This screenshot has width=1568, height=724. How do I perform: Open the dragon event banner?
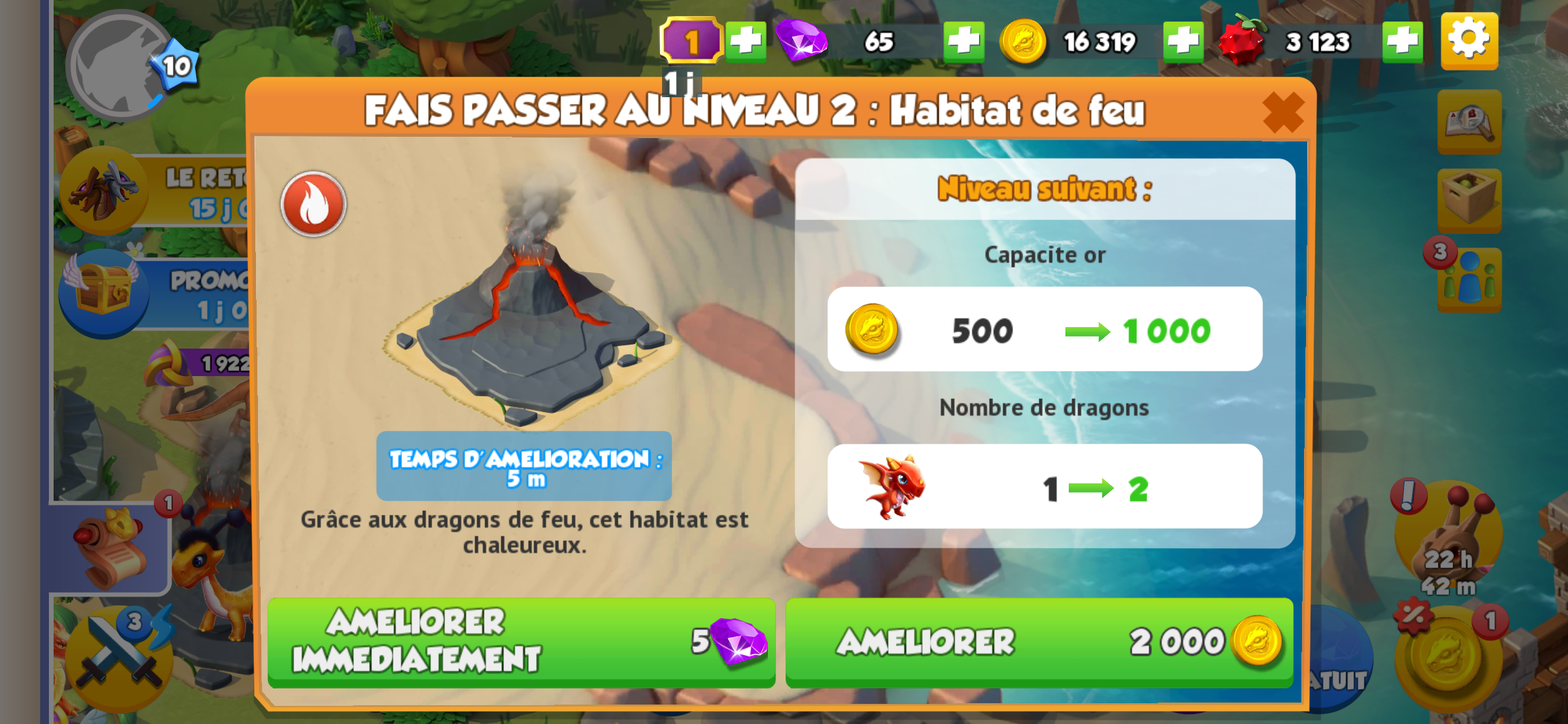pyautogui.click(x=104, y=190)
